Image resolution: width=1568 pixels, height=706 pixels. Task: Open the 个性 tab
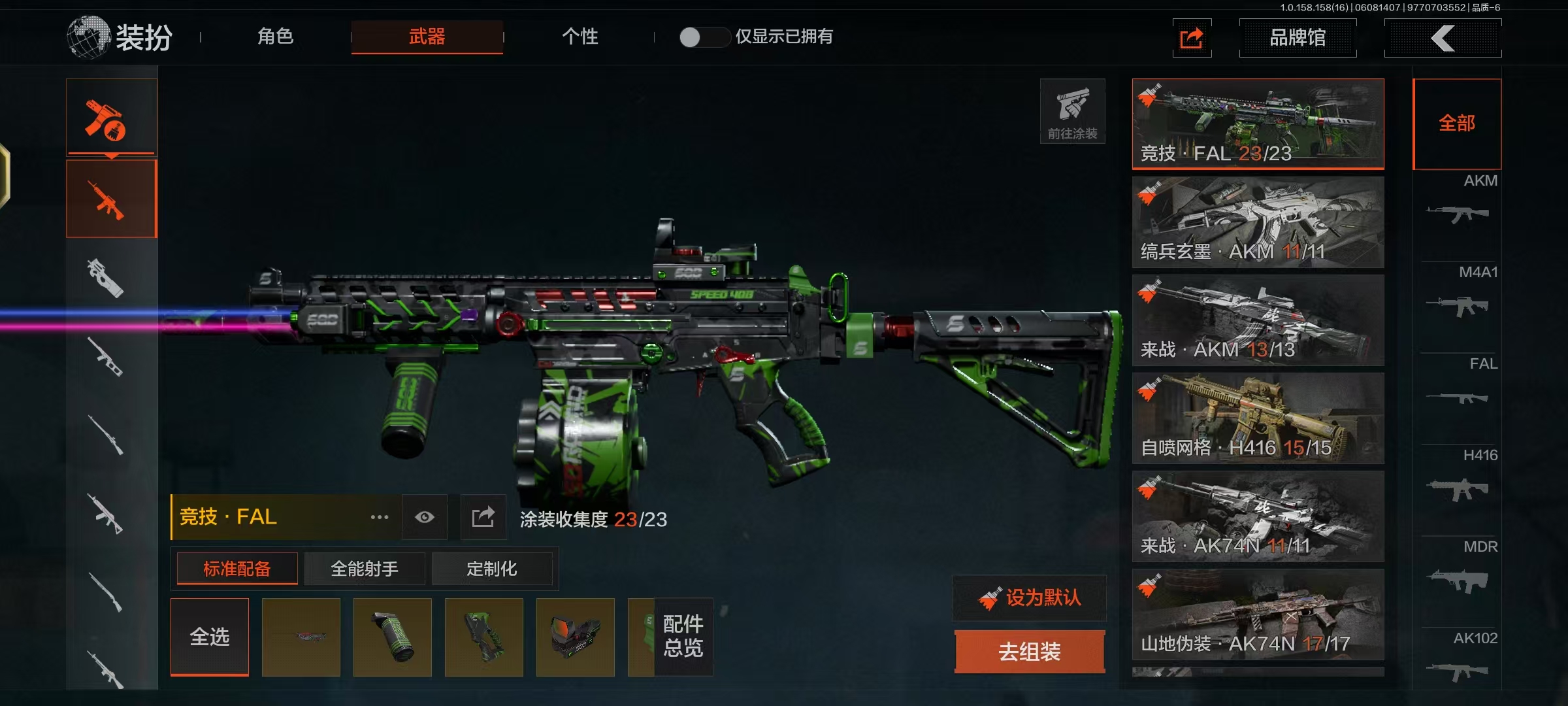[x=580, y=37]
